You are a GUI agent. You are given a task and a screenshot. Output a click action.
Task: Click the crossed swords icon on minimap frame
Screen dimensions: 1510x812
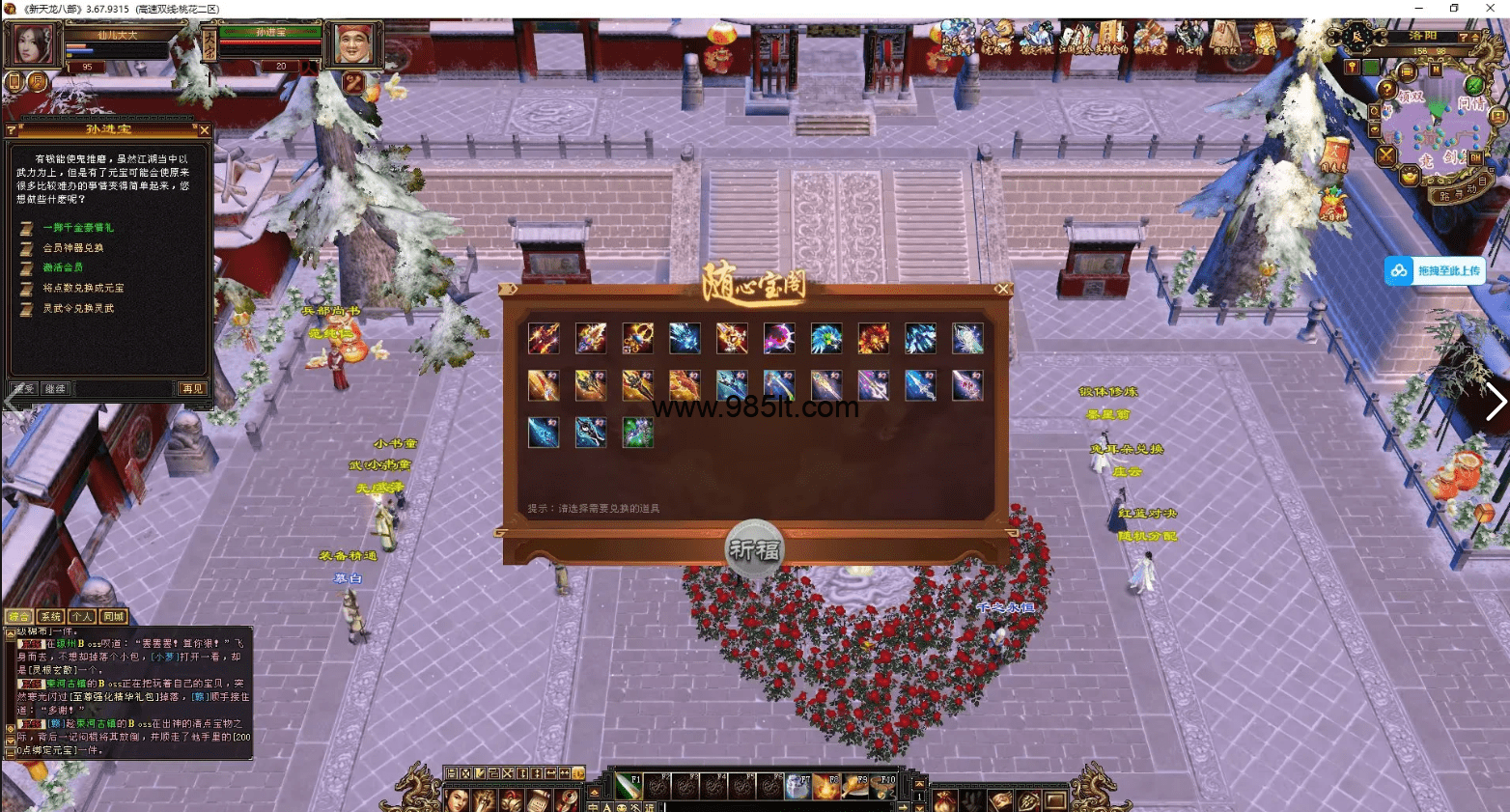(x=1386, y=154)
